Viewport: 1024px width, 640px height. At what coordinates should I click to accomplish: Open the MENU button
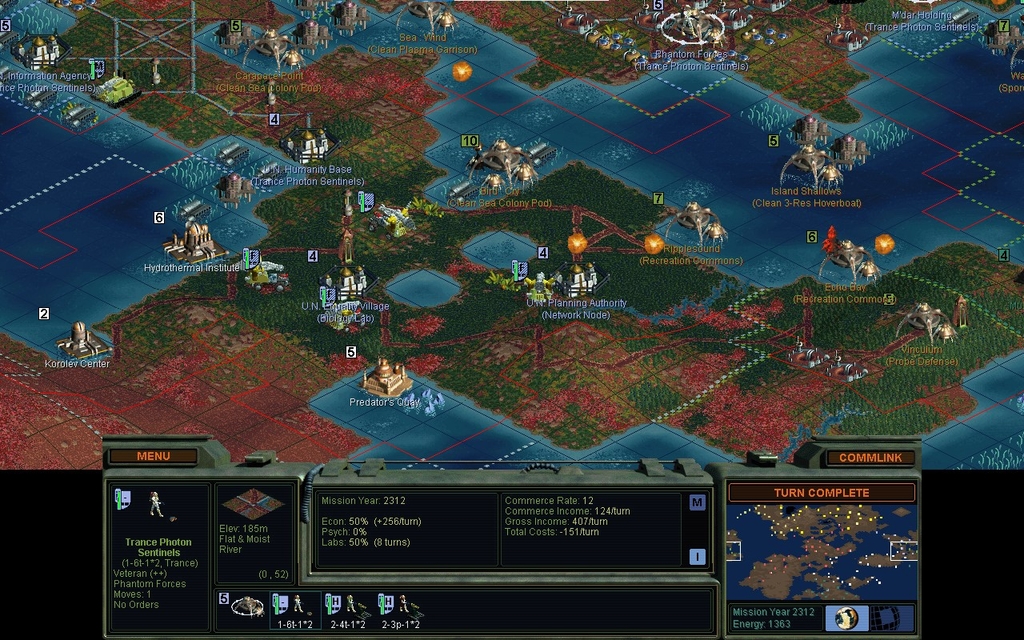click(x=153, y=456)
